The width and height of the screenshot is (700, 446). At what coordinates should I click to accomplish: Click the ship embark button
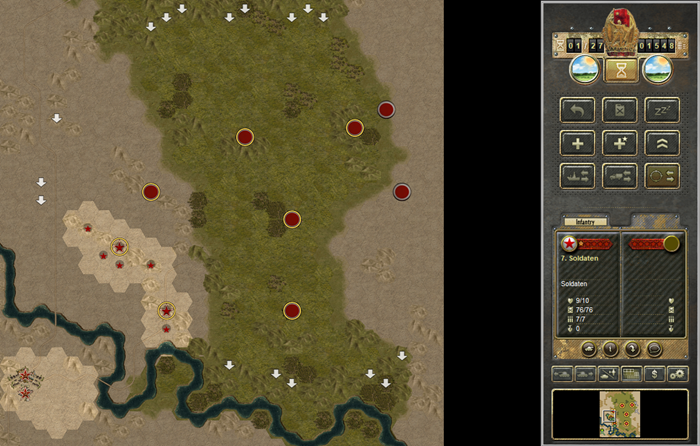point(578,176)
